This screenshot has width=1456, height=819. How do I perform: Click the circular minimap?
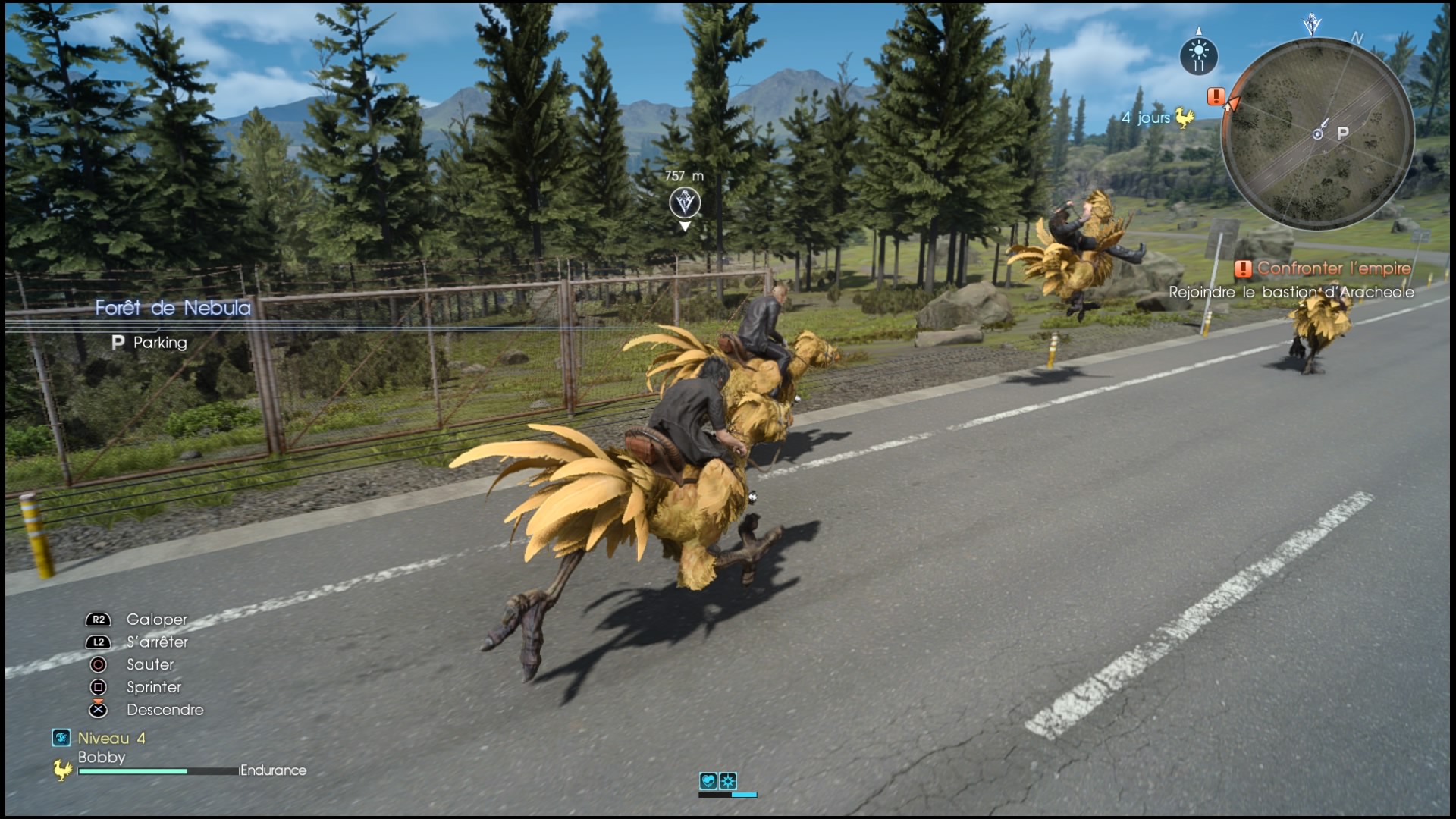[x=1318, y=134]
